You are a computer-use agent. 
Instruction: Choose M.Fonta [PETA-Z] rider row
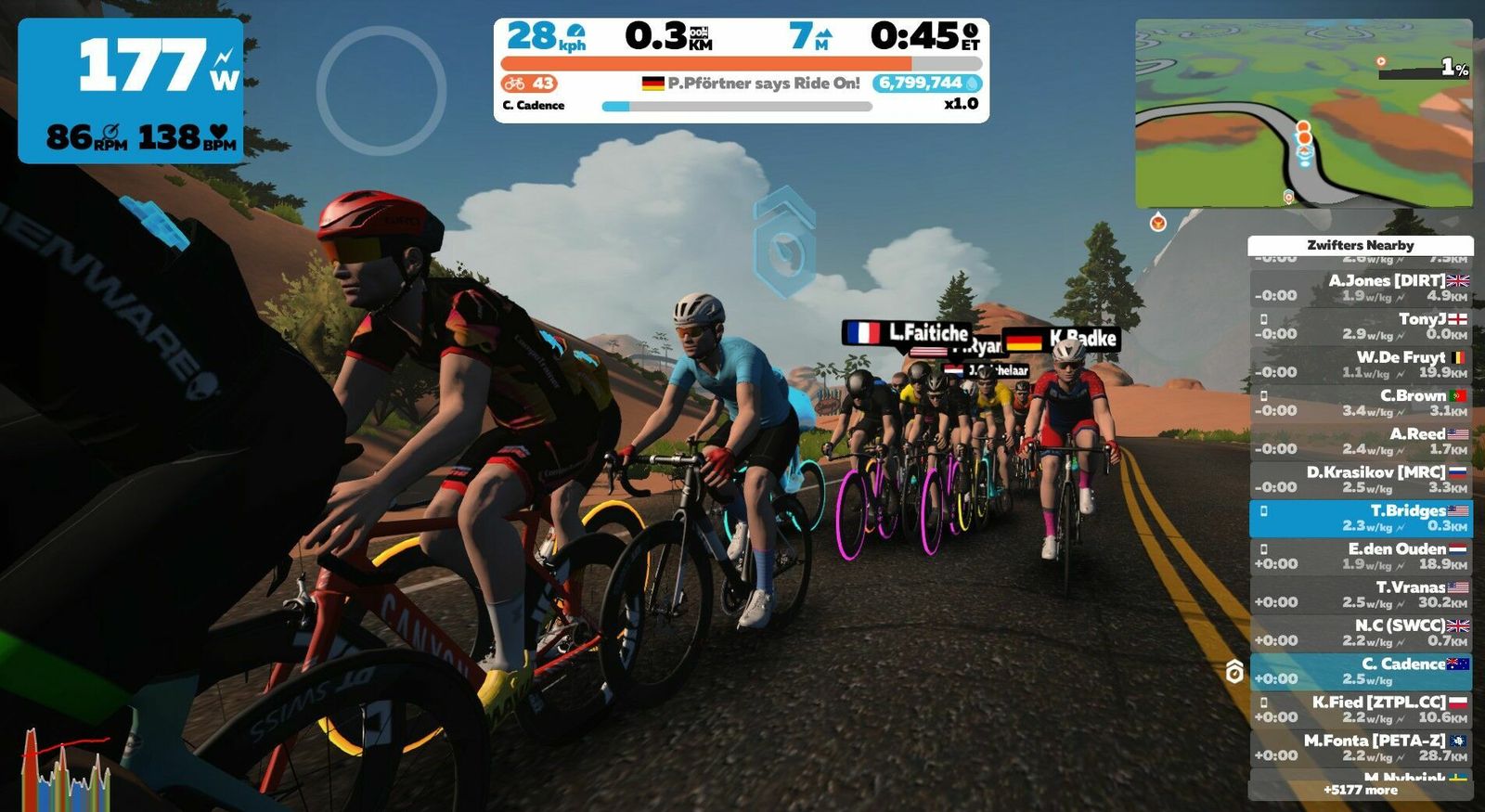[1361, 747]
